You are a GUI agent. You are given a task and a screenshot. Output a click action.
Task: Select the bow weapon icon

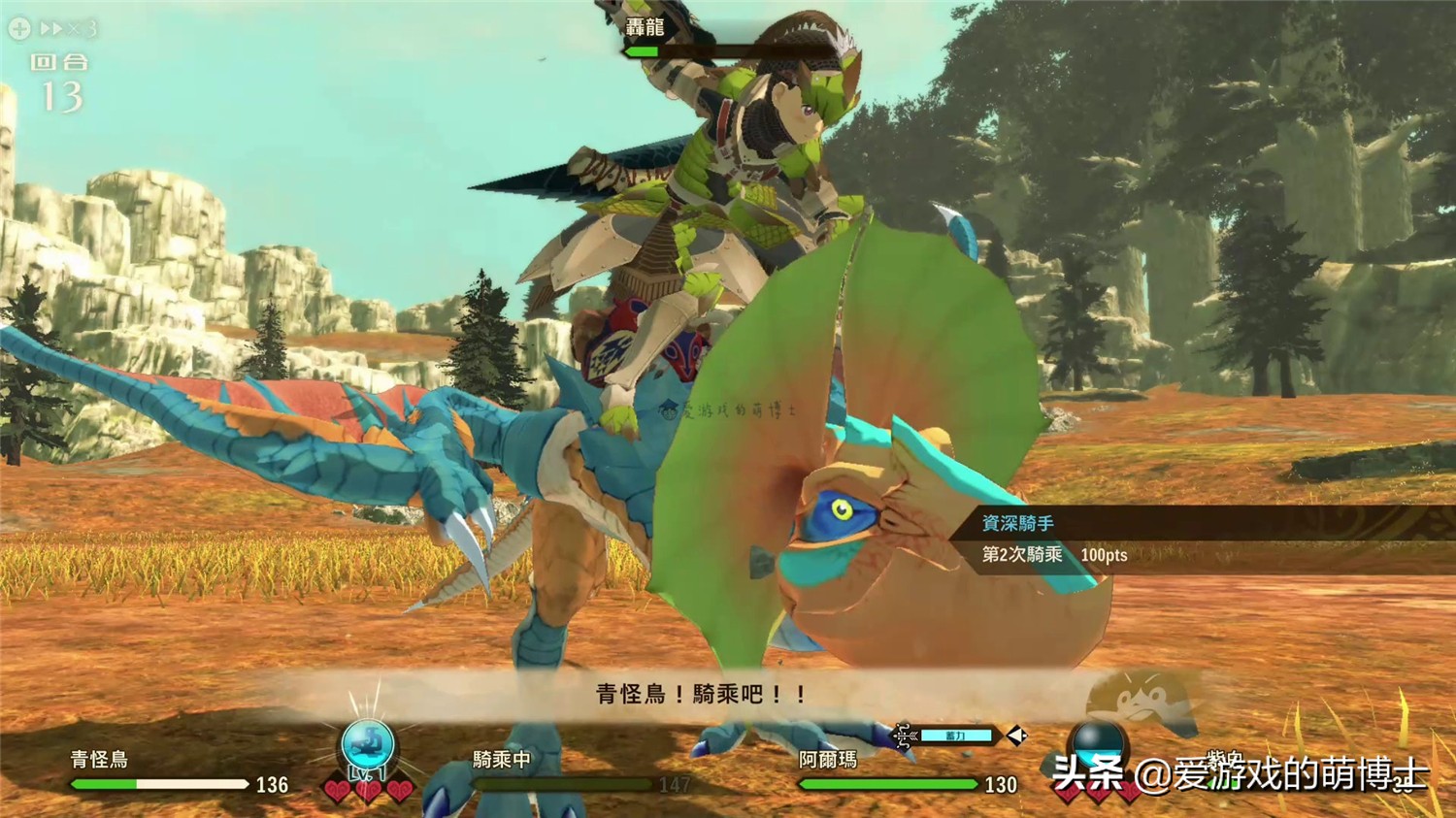(905, 736)
